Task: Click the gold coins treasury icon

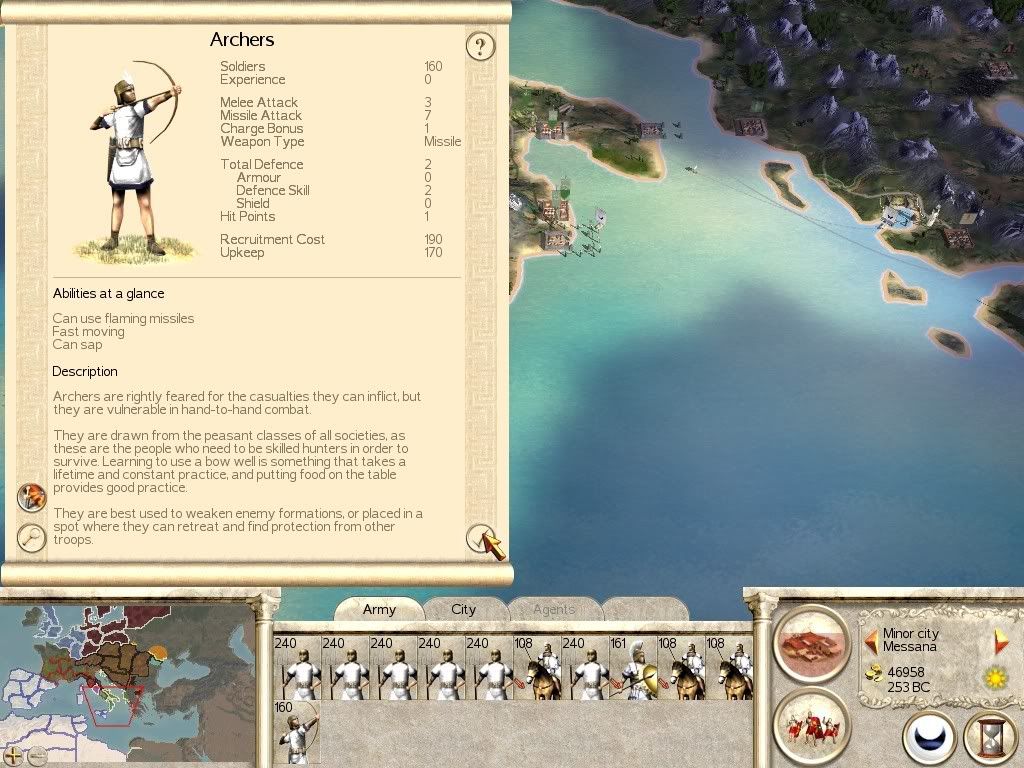Action: (873, 672)
